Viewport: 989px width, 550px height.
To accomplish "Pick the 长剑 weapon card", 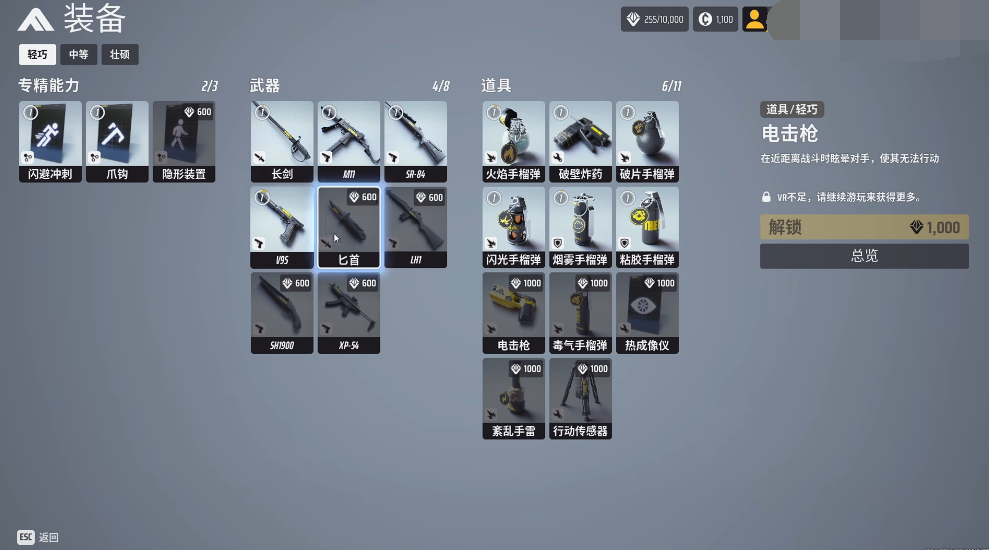I will point(282,141).
